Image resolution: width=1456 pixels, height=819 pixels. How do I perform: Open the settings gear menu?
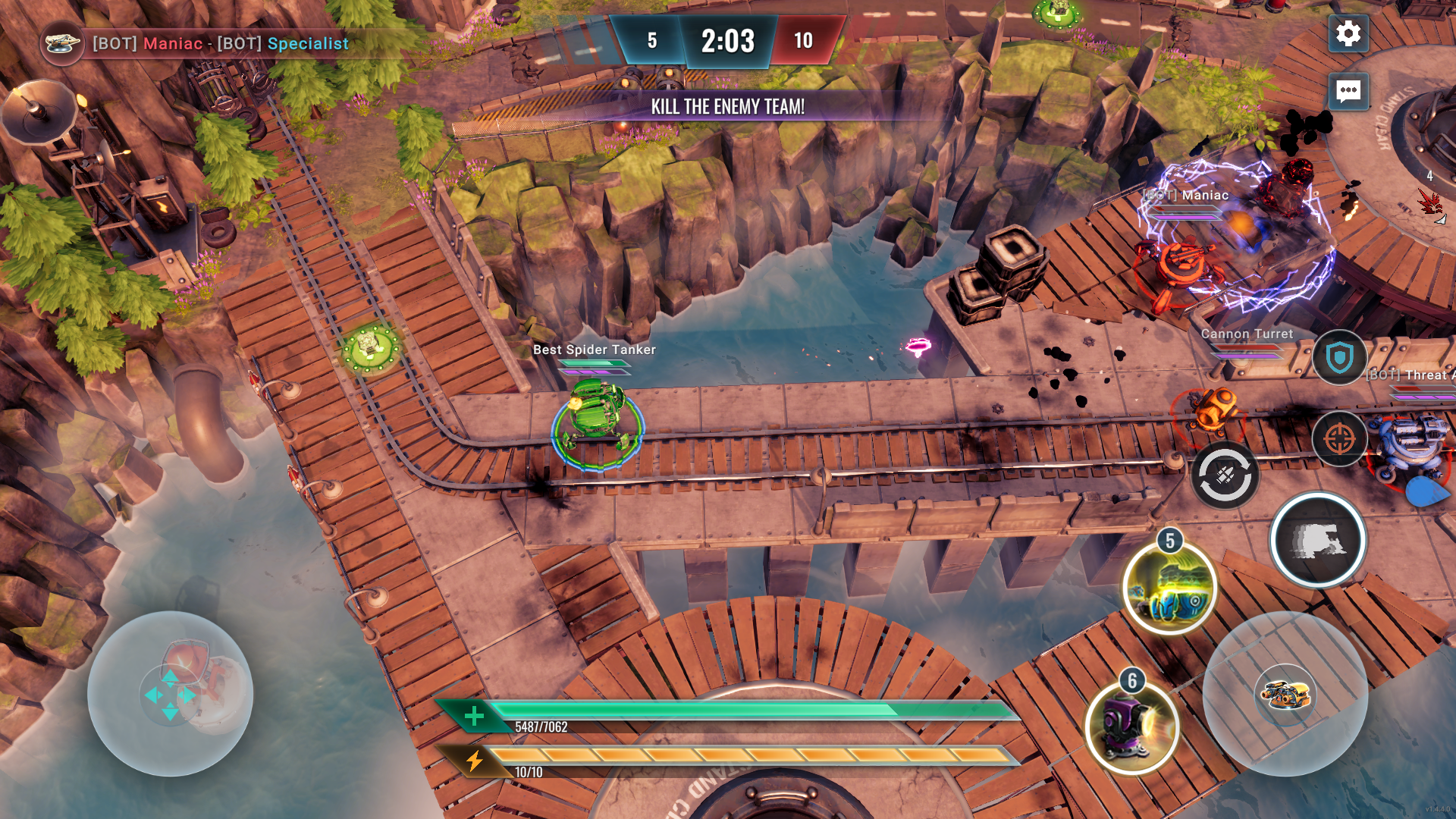(1348, 33)
